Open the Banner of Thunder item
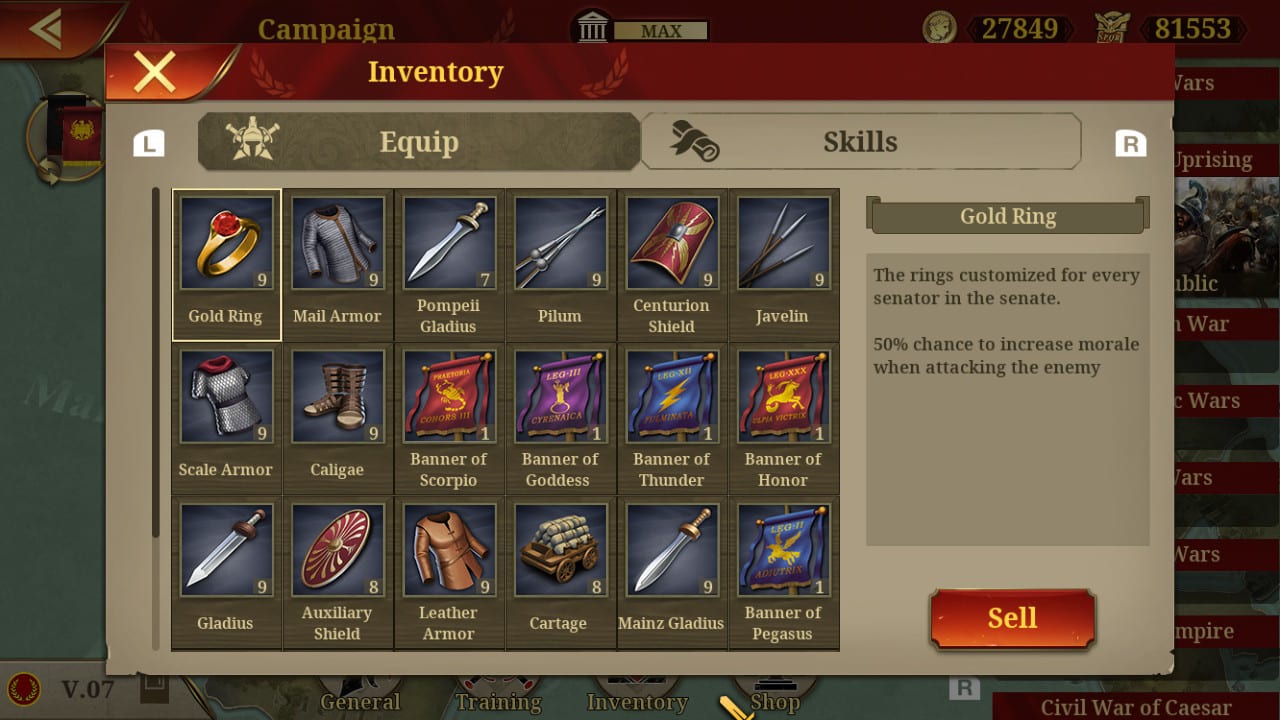The width and height of the screenshot is (1280, 720). coord(672,397)
